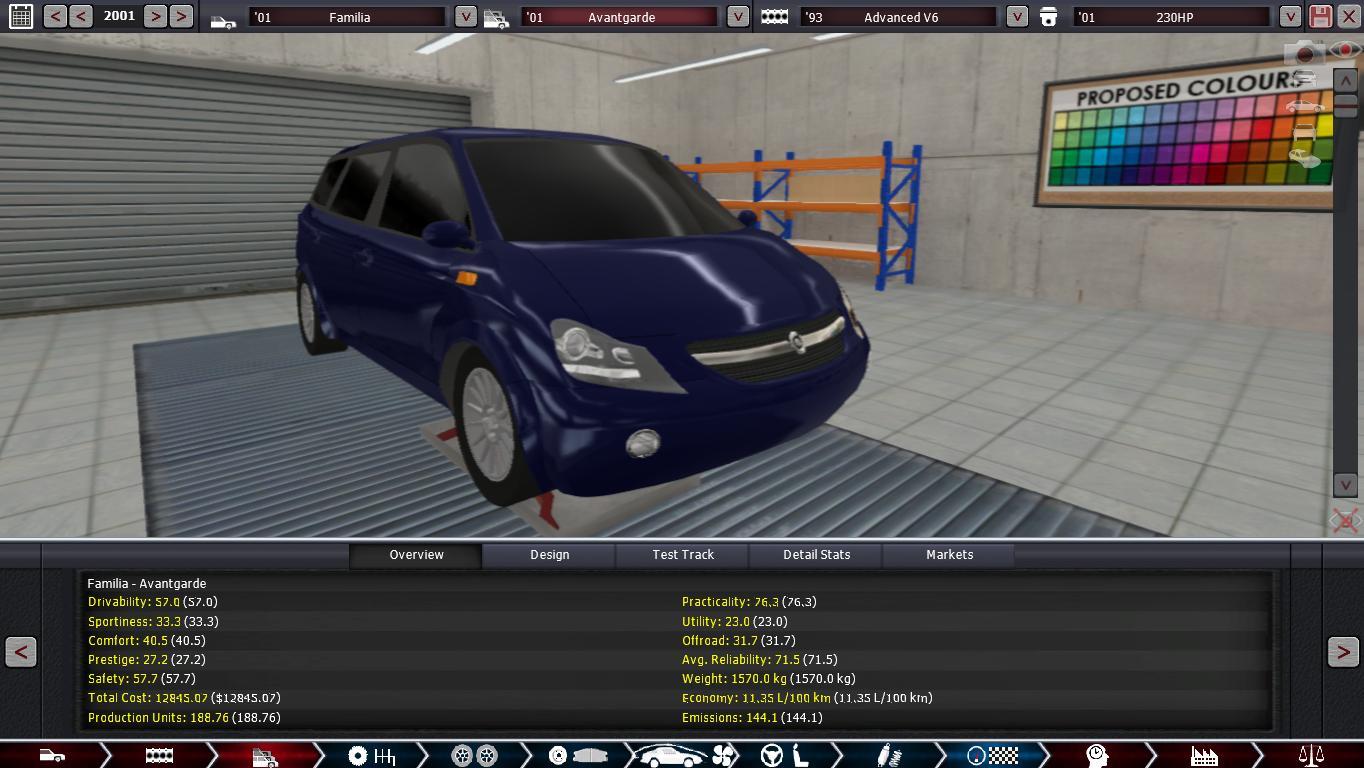The width and height of the screenshot is (1364, 768).
Task: Toggle the red eye visibility icon
Action: (x=1346, y=50)
